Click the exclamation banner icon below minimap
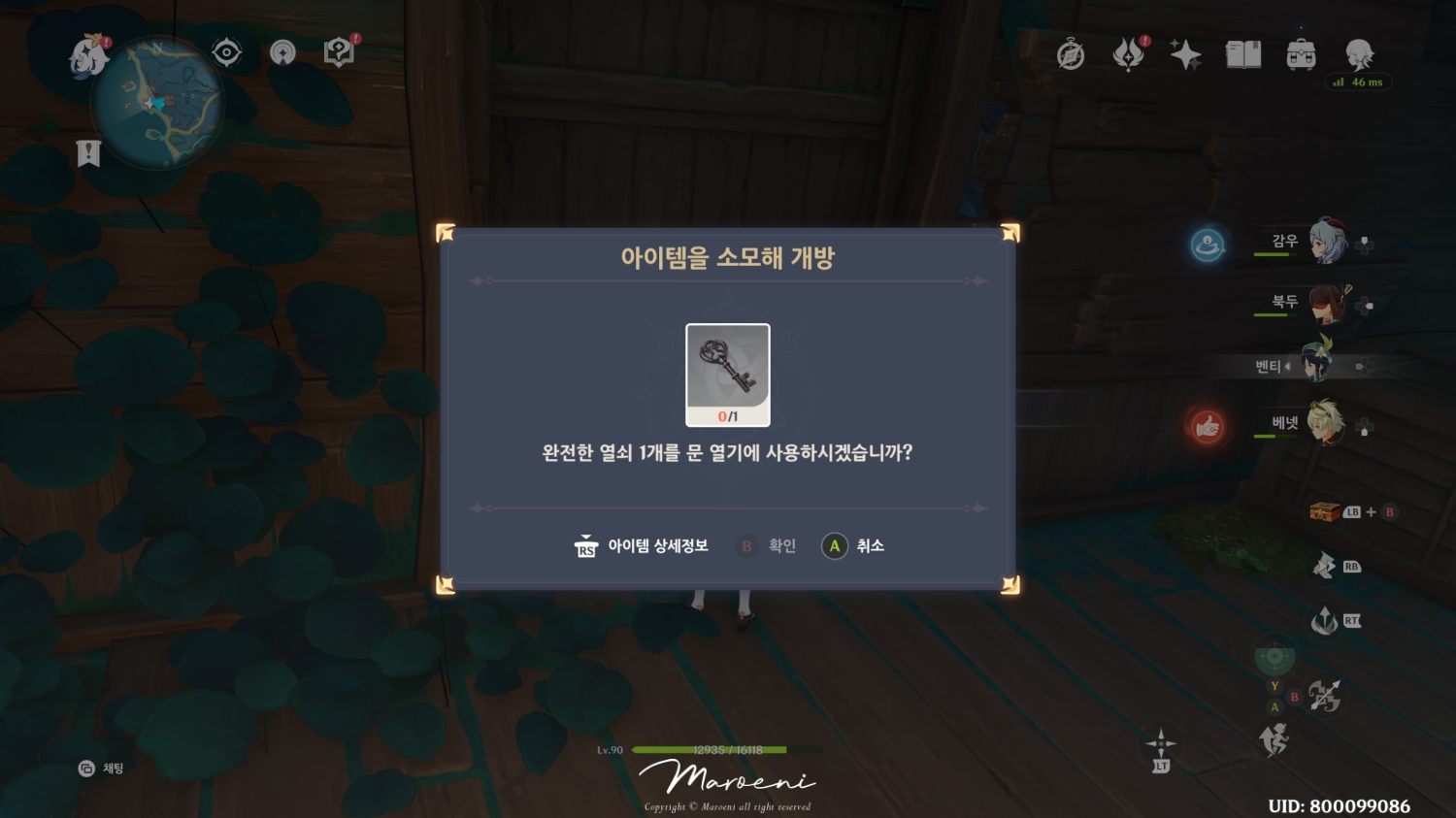 [88, 151]
